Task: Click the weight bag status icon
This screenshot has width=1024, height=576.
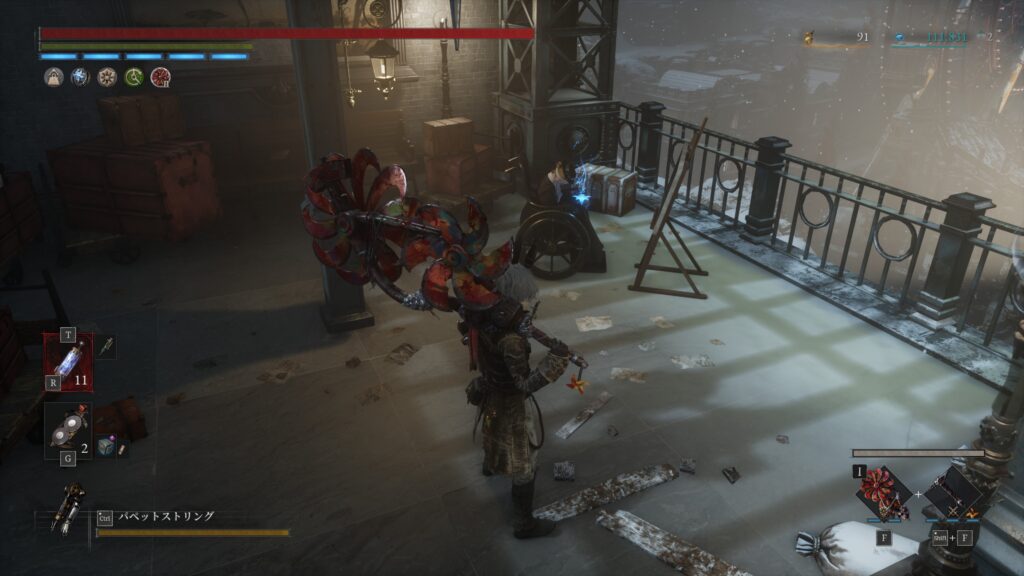Action: [x=54, y=77]
